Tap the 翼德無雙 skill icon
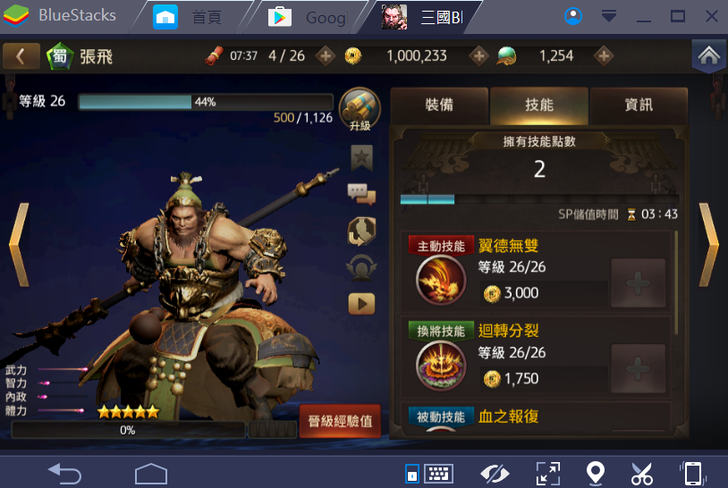 pos(441,281)
